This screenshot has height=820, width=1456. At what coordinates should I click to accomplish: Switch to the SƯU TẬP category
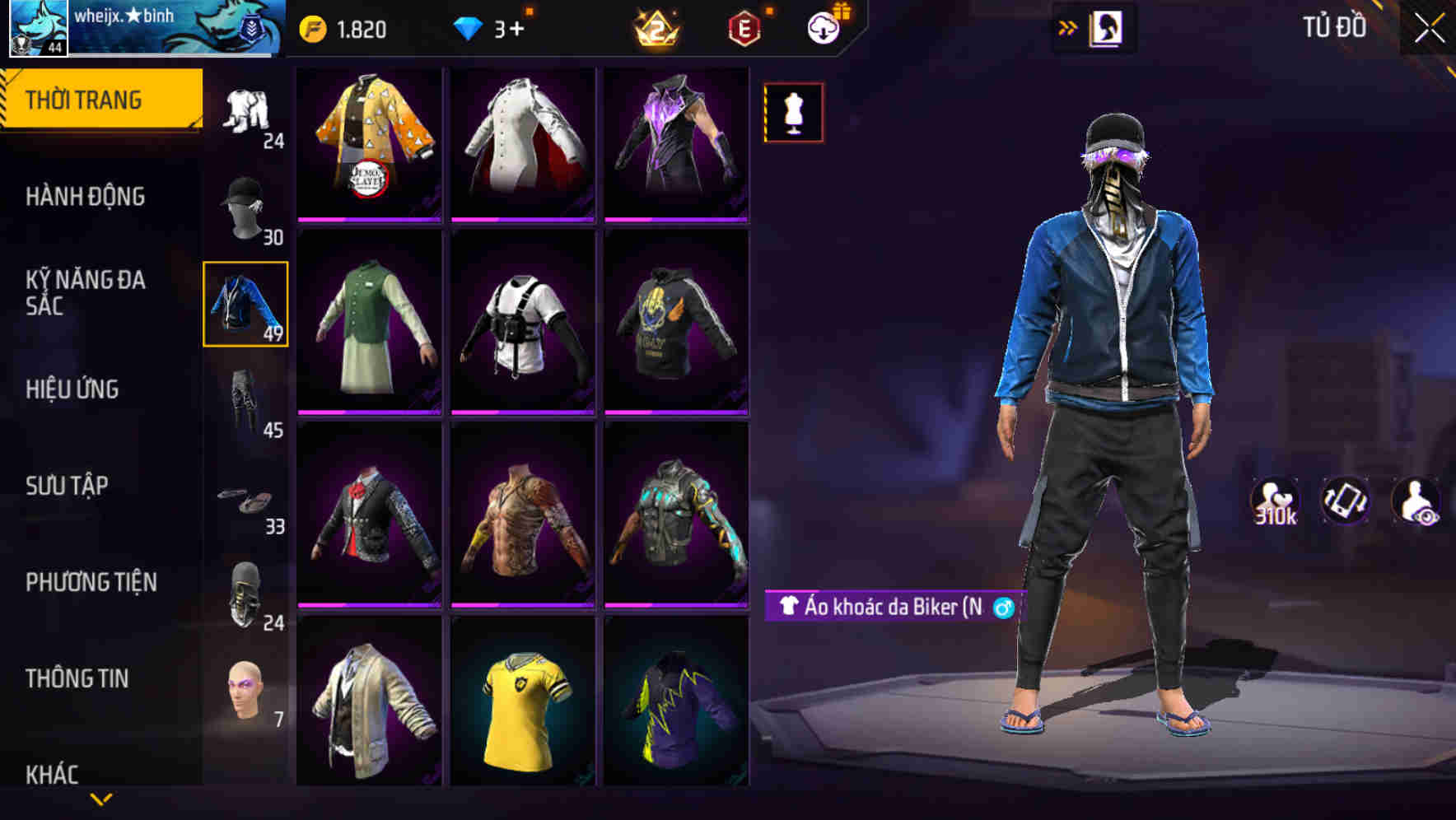click(66, 487)
